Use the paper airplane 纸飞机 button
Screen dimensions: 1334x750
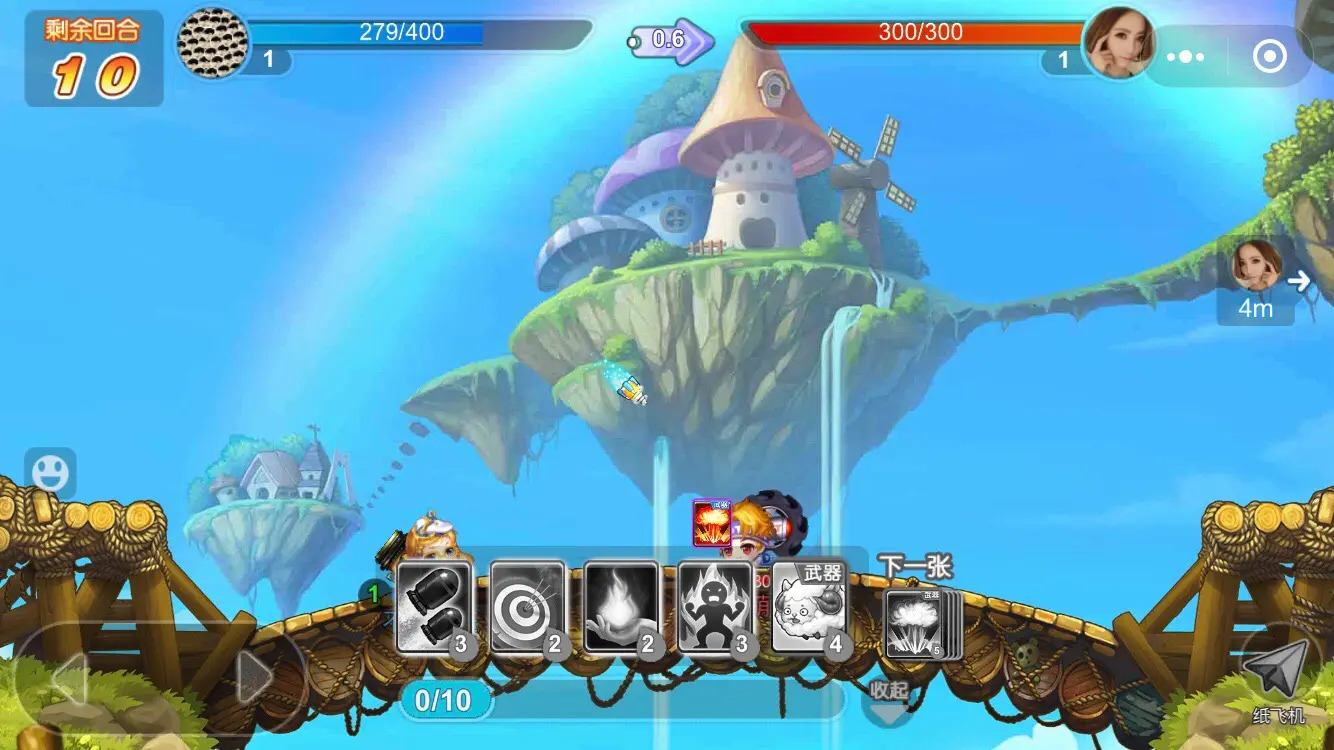pos(1278,681)
